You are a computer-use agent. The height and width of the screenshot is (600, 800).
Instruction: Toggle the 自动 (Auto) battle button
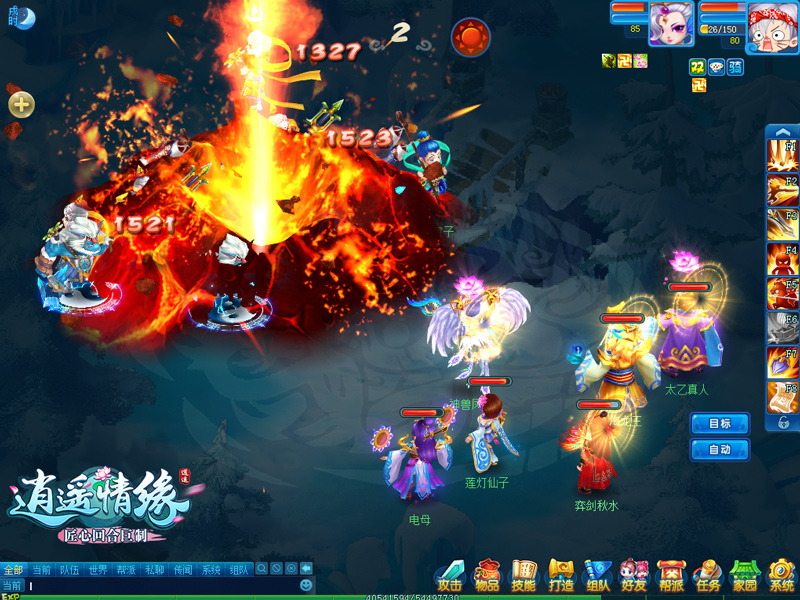pos(720,450)
